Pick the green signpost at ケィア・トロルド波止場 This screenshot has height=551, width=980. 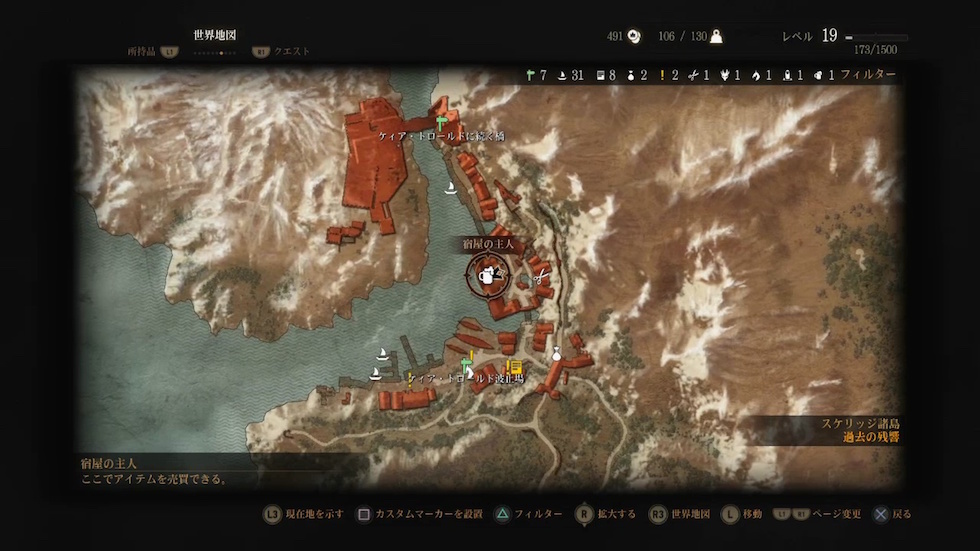465,361
